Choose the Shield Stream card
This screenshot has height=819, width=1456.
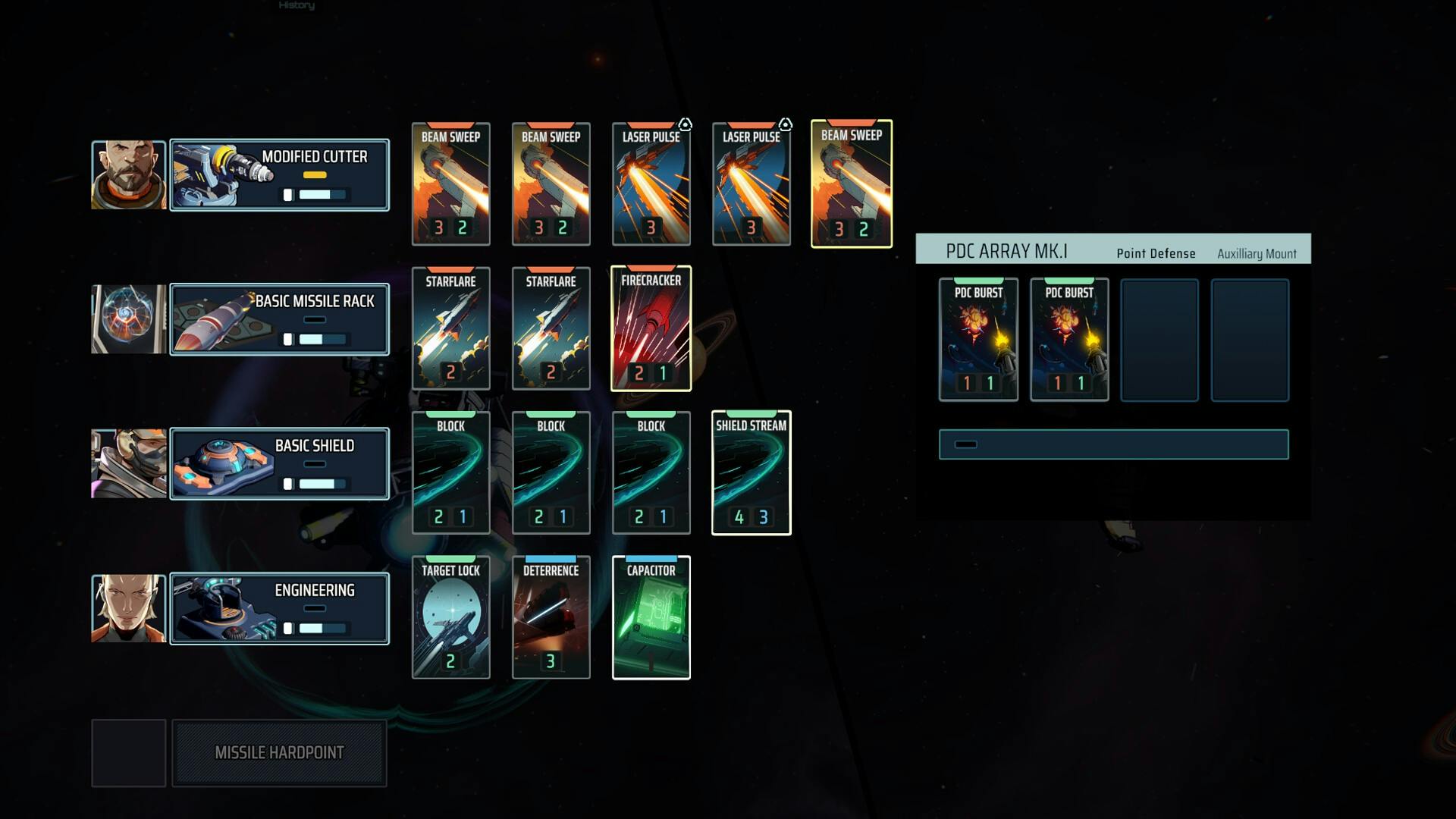pyautogui.click(x=751, y=472)
